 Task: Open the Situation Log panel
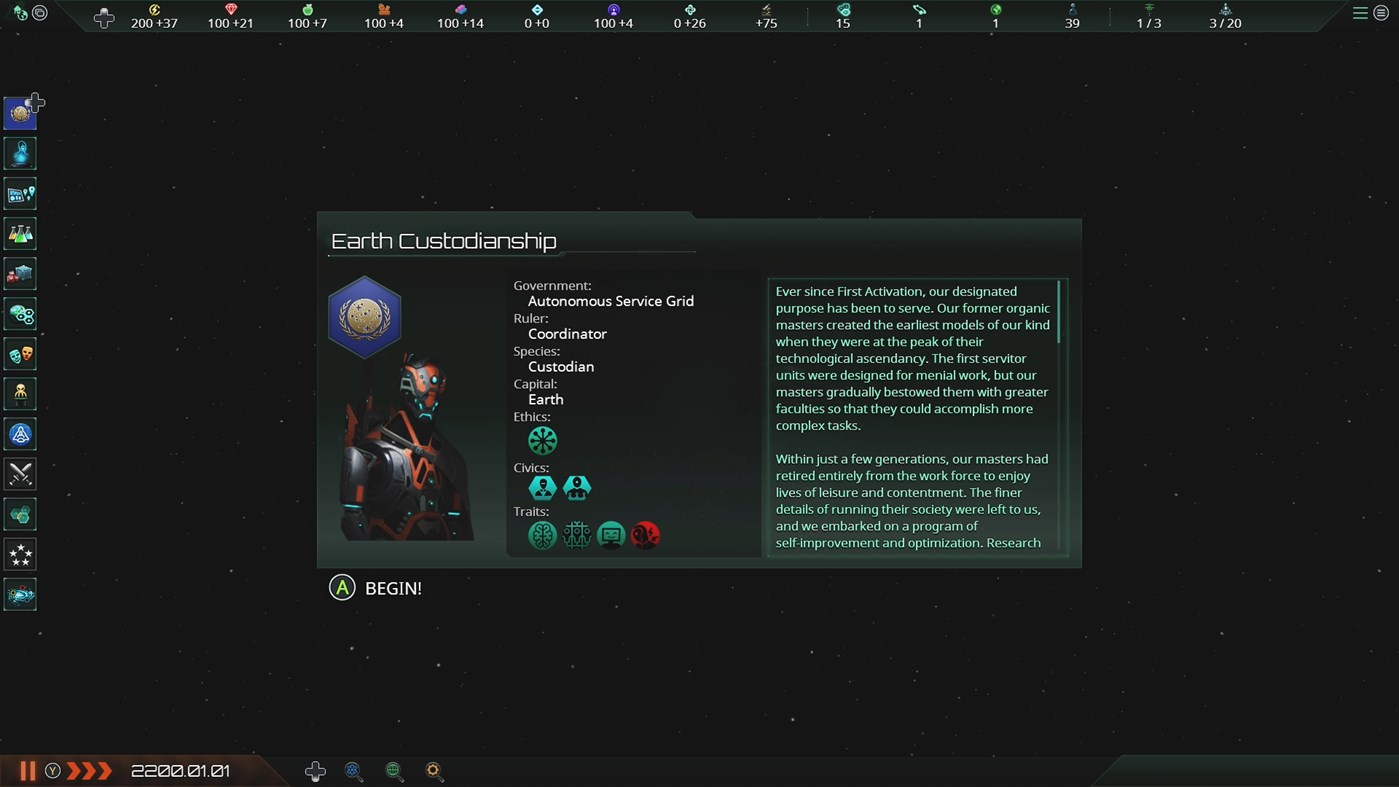pyautogui.click(x=20, y=193)
